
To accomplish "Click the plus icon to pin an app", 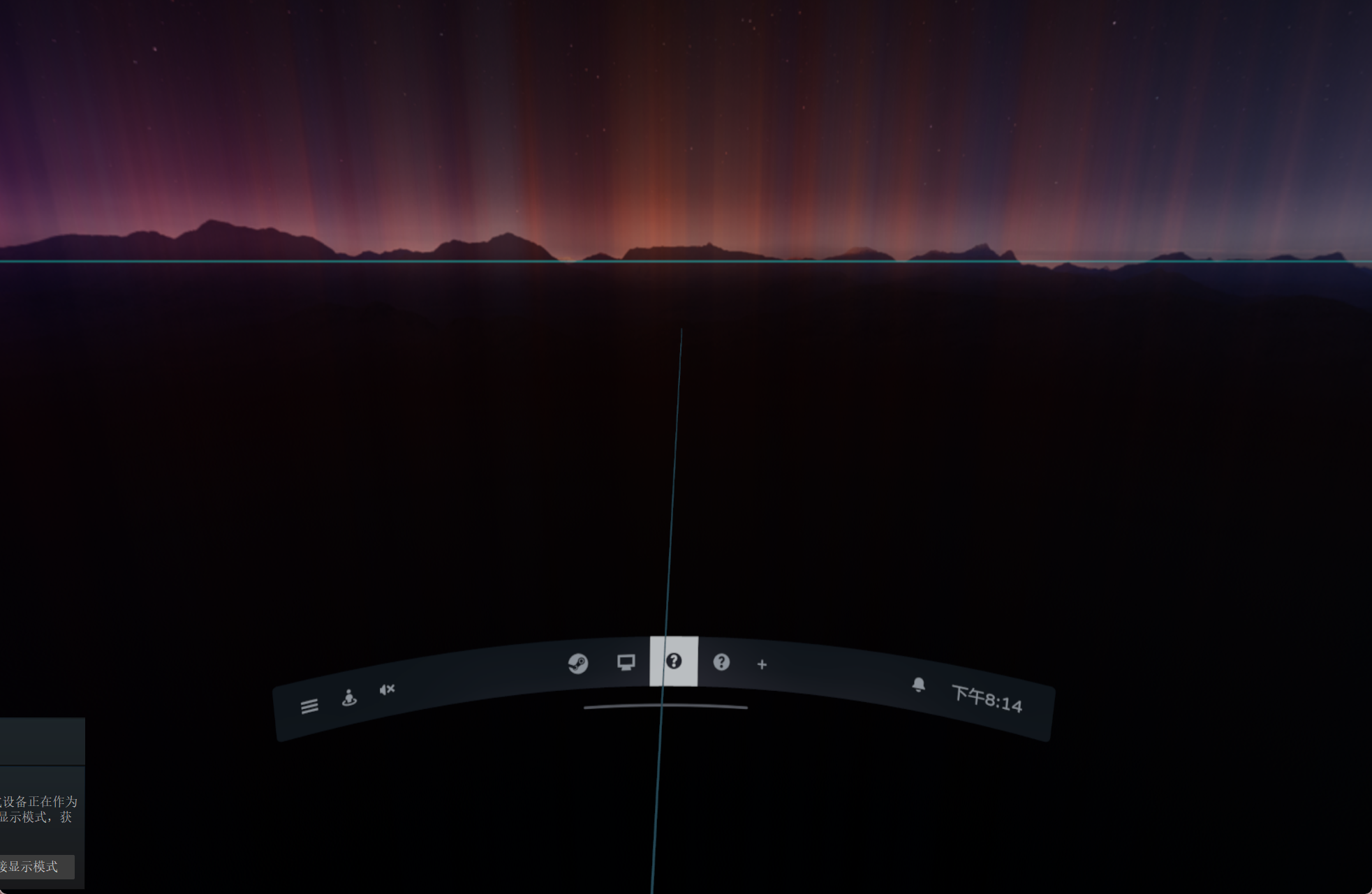I will (761, 665).
